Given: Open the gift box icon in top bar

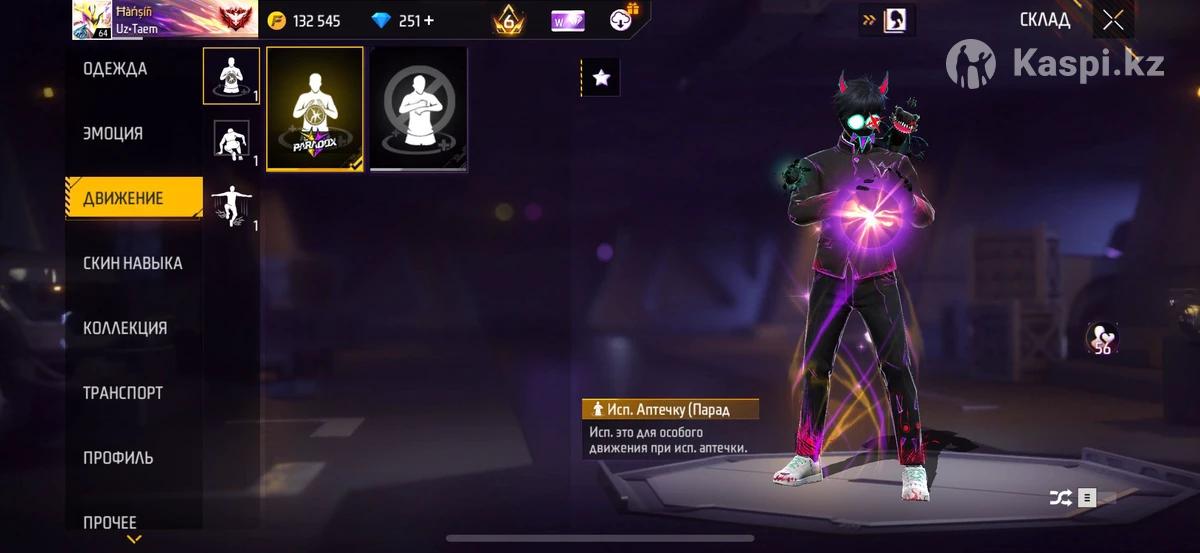Looking at the screenshot, I should pos(621,20).
